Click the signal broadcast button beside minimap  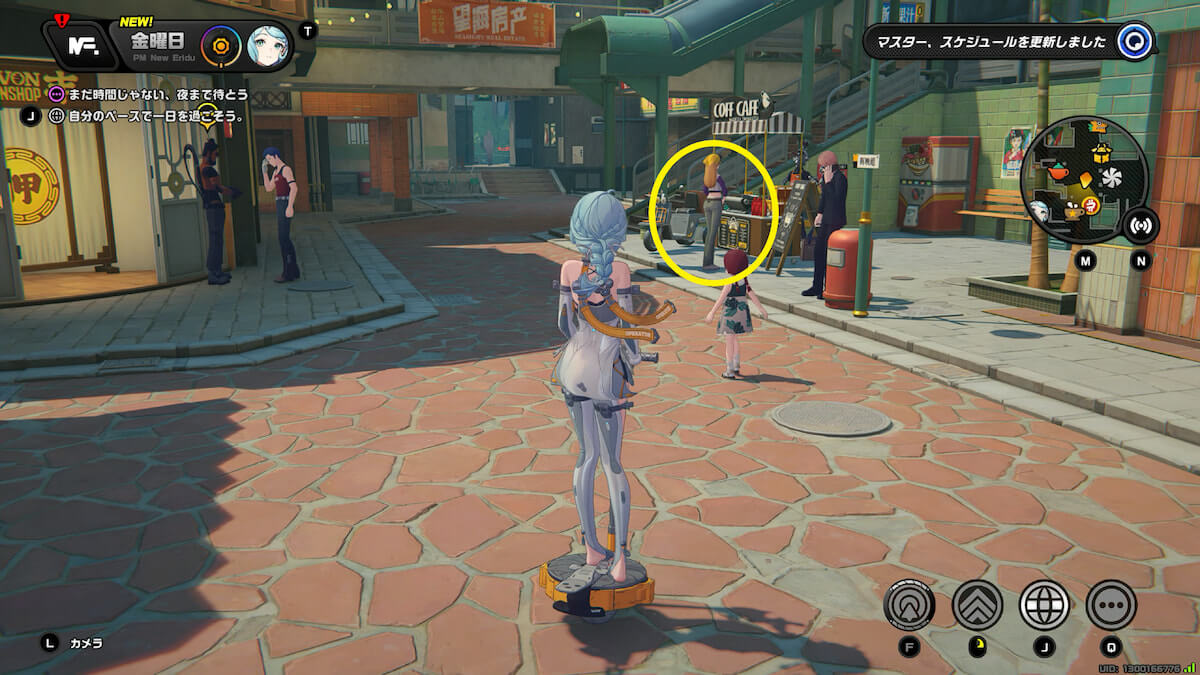pyautogui.click(x=1141, y=226)
